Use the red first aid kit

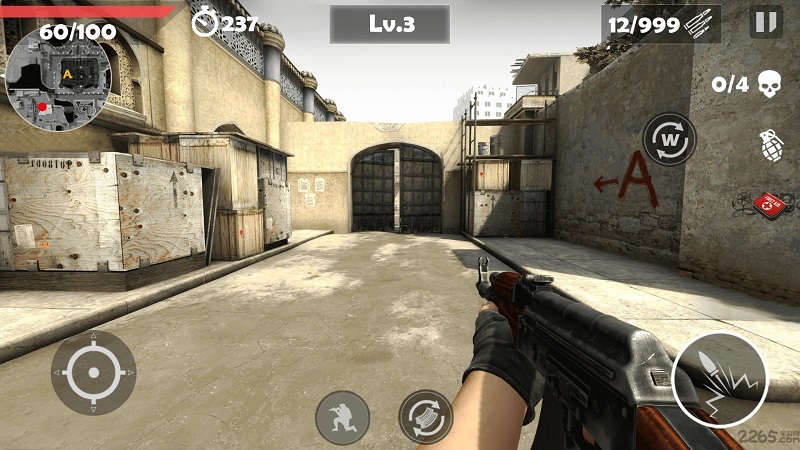coord(770,205)
